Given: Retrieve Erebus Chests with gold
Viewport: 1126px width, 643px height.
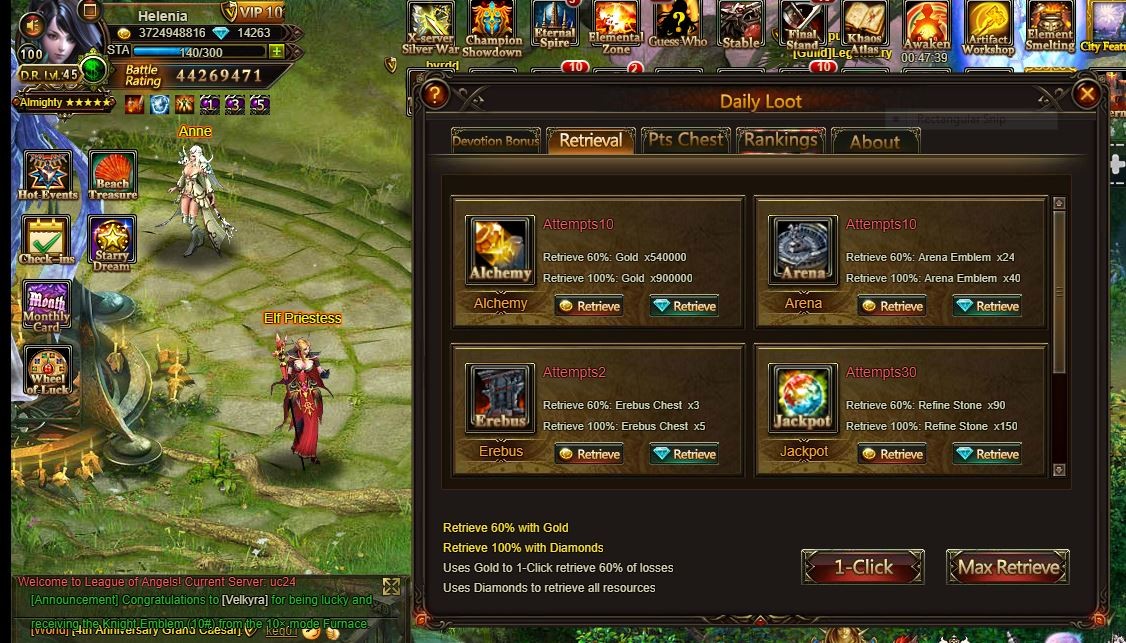Looking at the screenshot, I should (x=589, y=454).
